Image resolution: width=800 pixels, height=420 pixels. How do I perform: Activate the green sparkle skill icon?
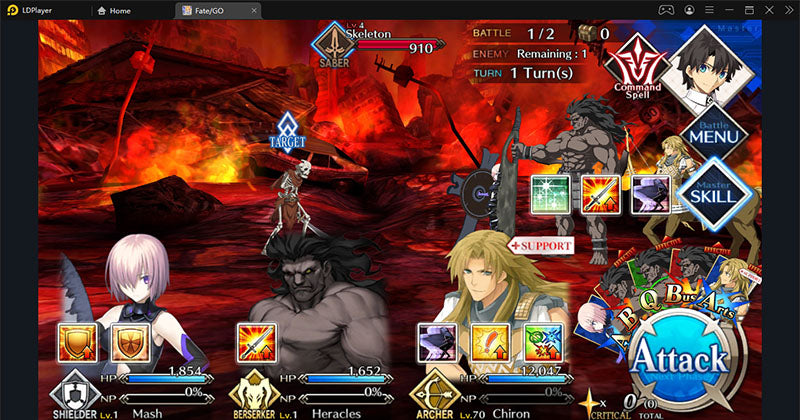click(551, 194)
